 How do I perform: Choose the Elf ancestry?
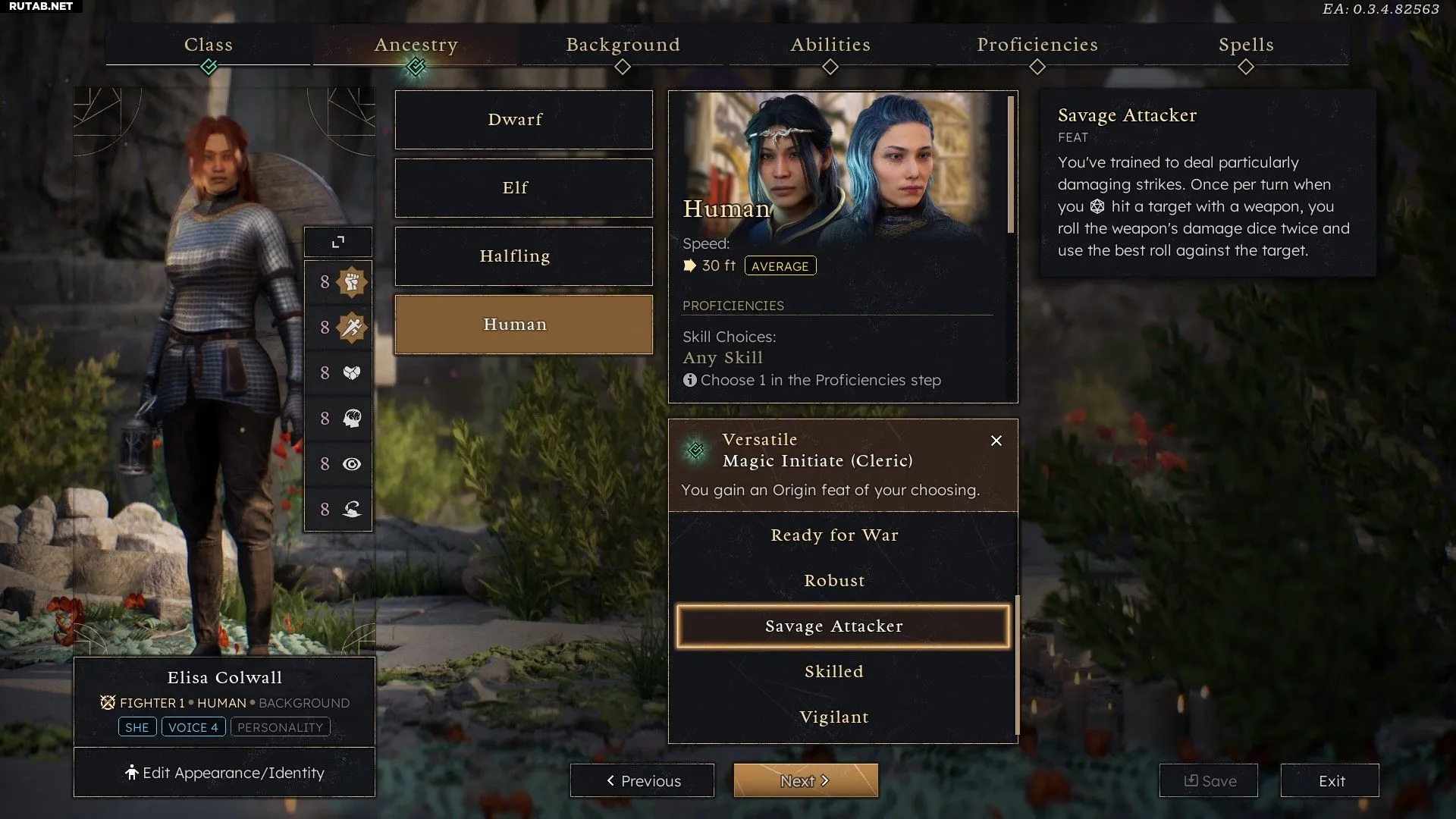pyautogui.click(x=523, y=188)
